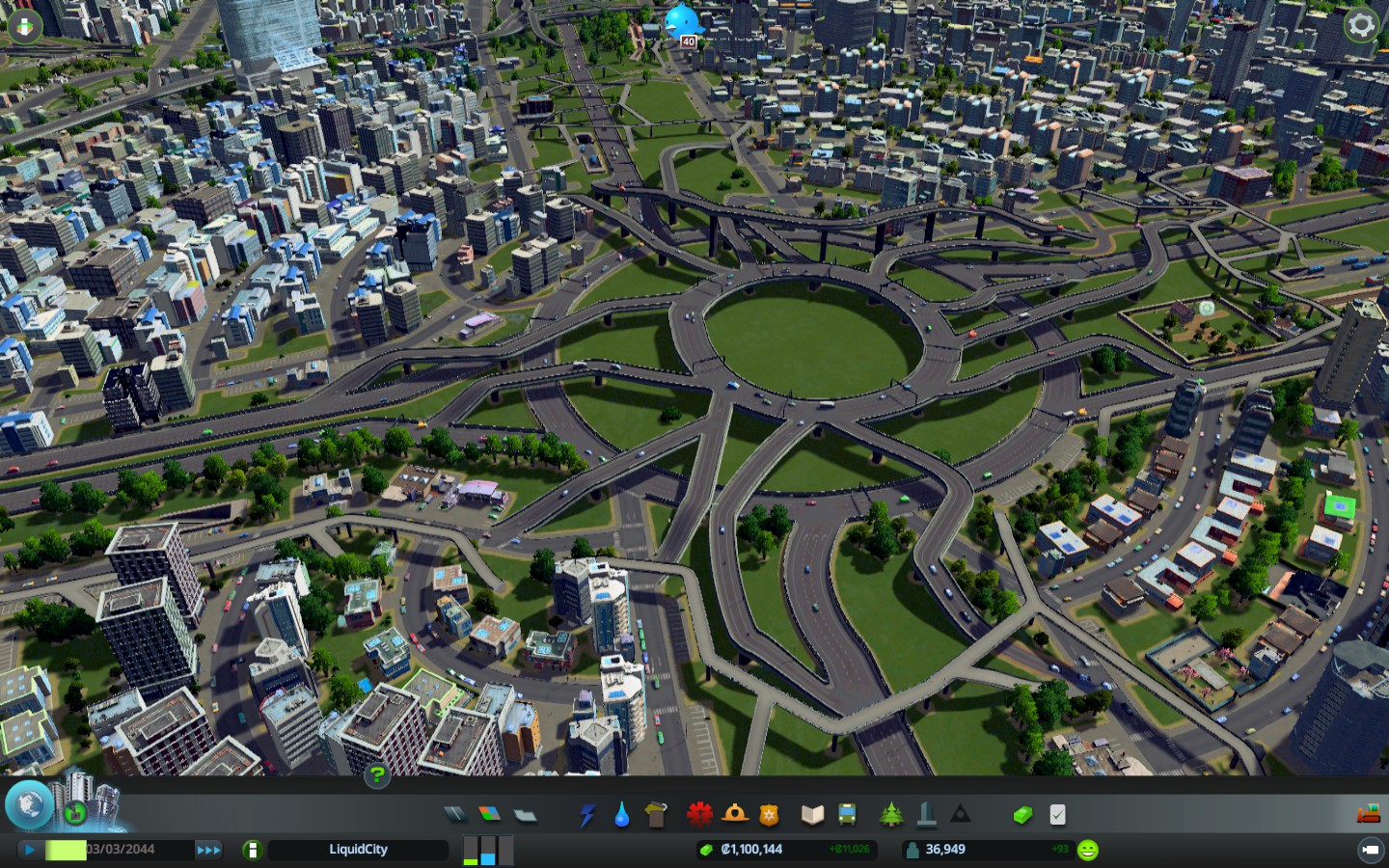Select the Districts tool
This screenshot has height=868, width=1389.
pos(525,815)
